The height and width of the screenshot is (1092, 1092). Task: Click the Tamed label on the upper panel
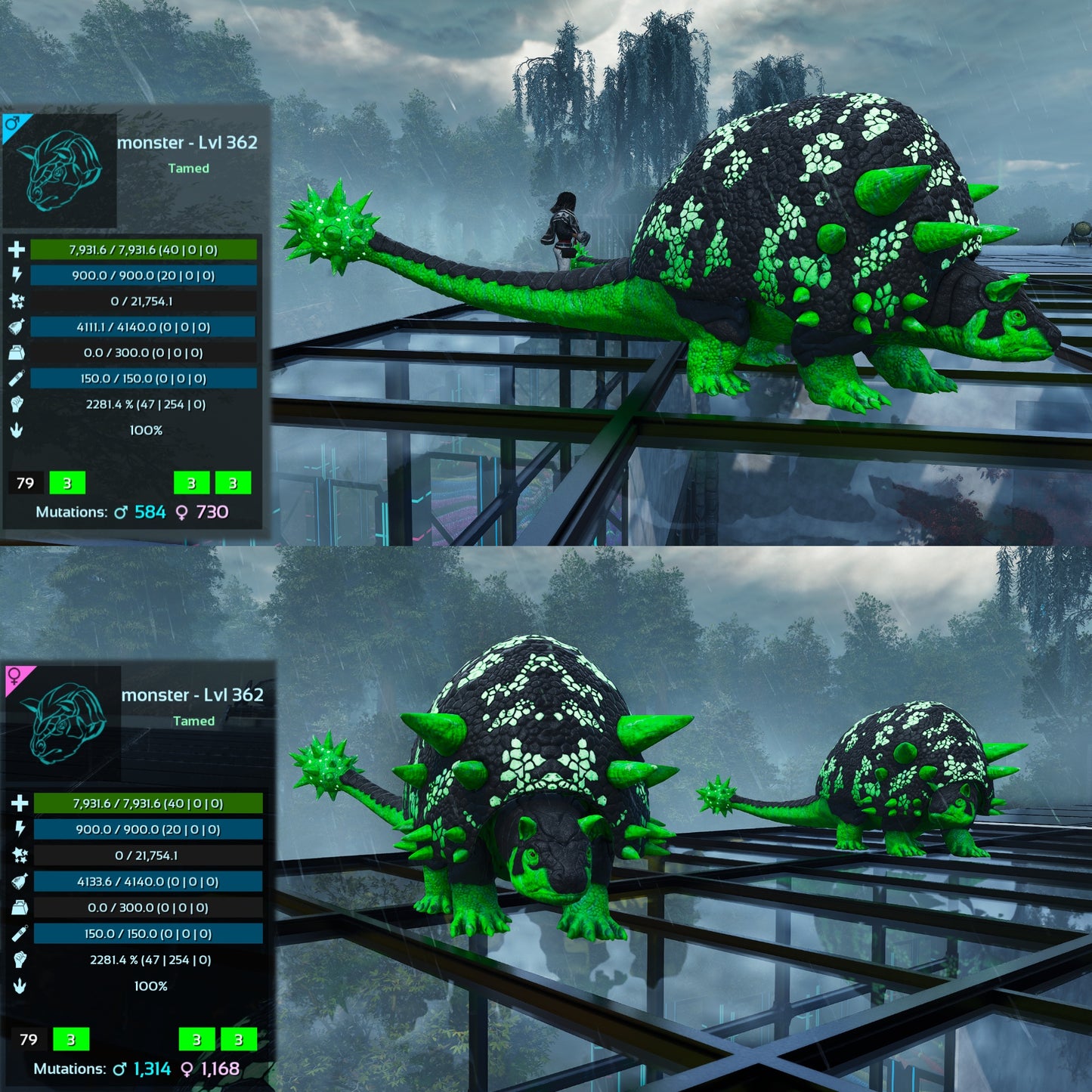click(x=188, y=169)
